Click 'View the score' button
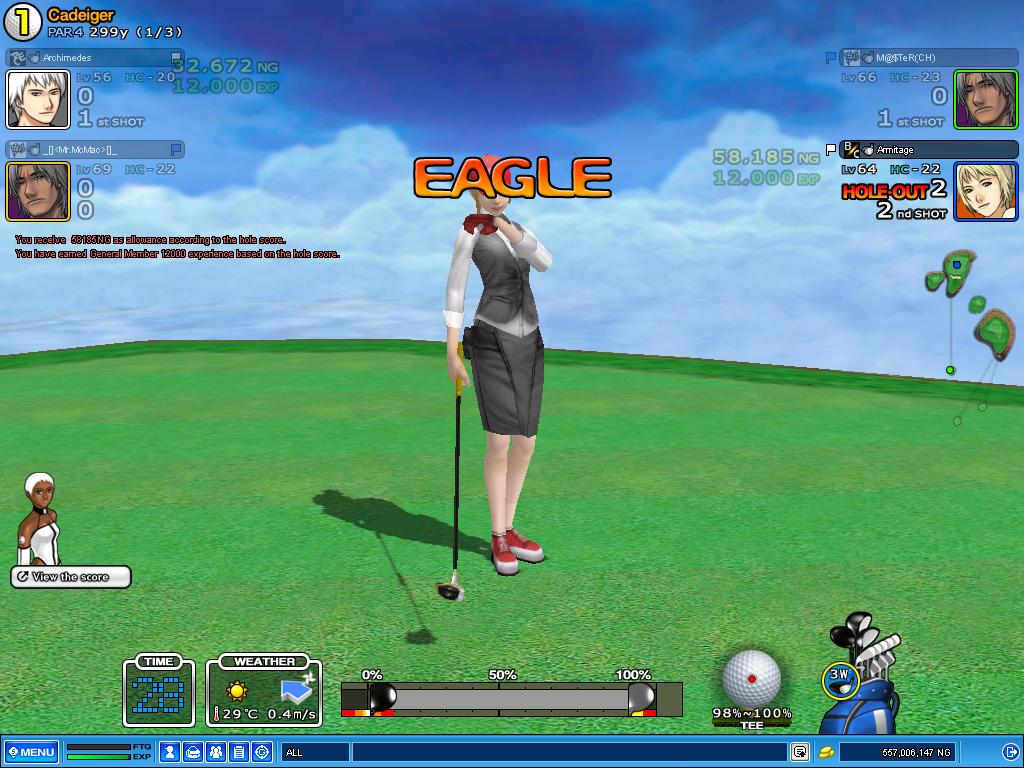This screenshot has height=768, width=1024. tap(71, 577)
